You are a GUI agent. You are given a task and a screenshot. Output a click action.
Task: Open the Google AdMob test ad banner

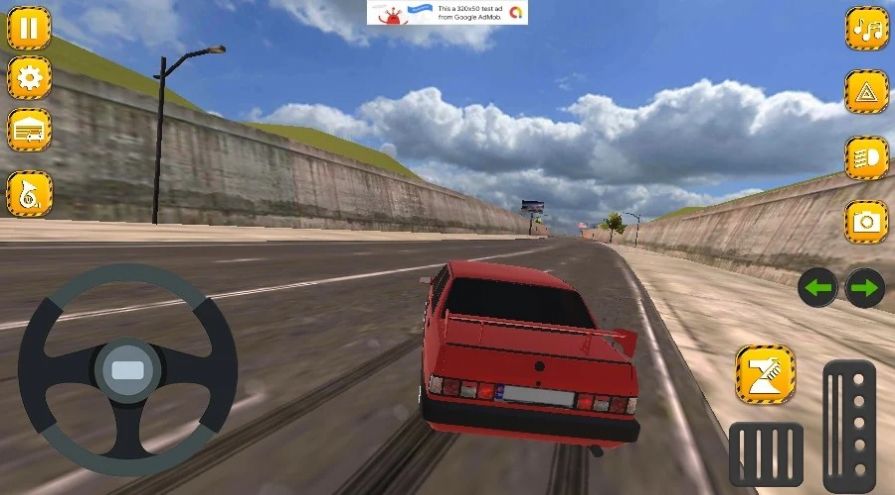coord(447,13)
